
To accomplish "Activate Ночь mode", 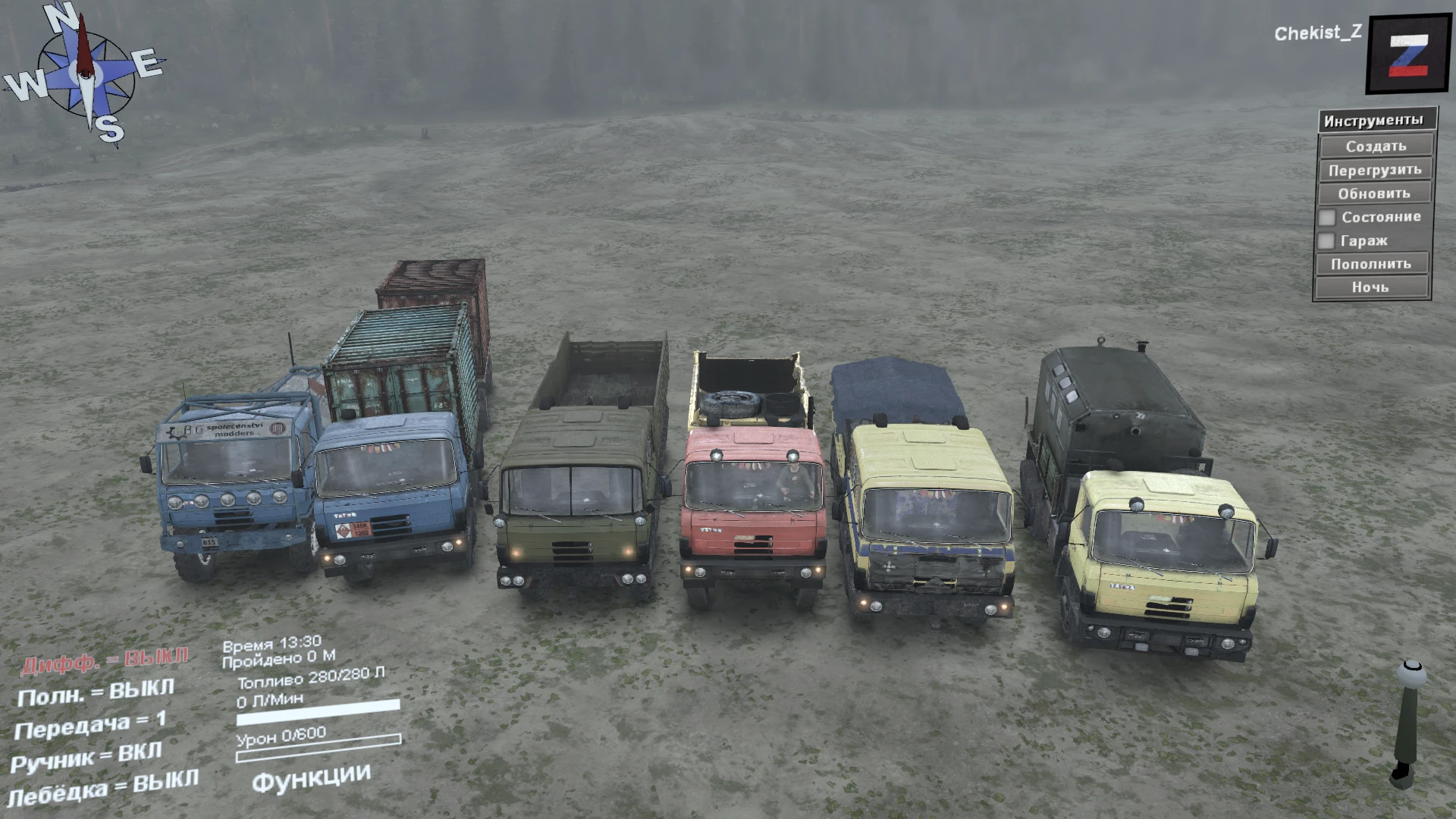I will pyautogui.click(x=1374, y=287).
